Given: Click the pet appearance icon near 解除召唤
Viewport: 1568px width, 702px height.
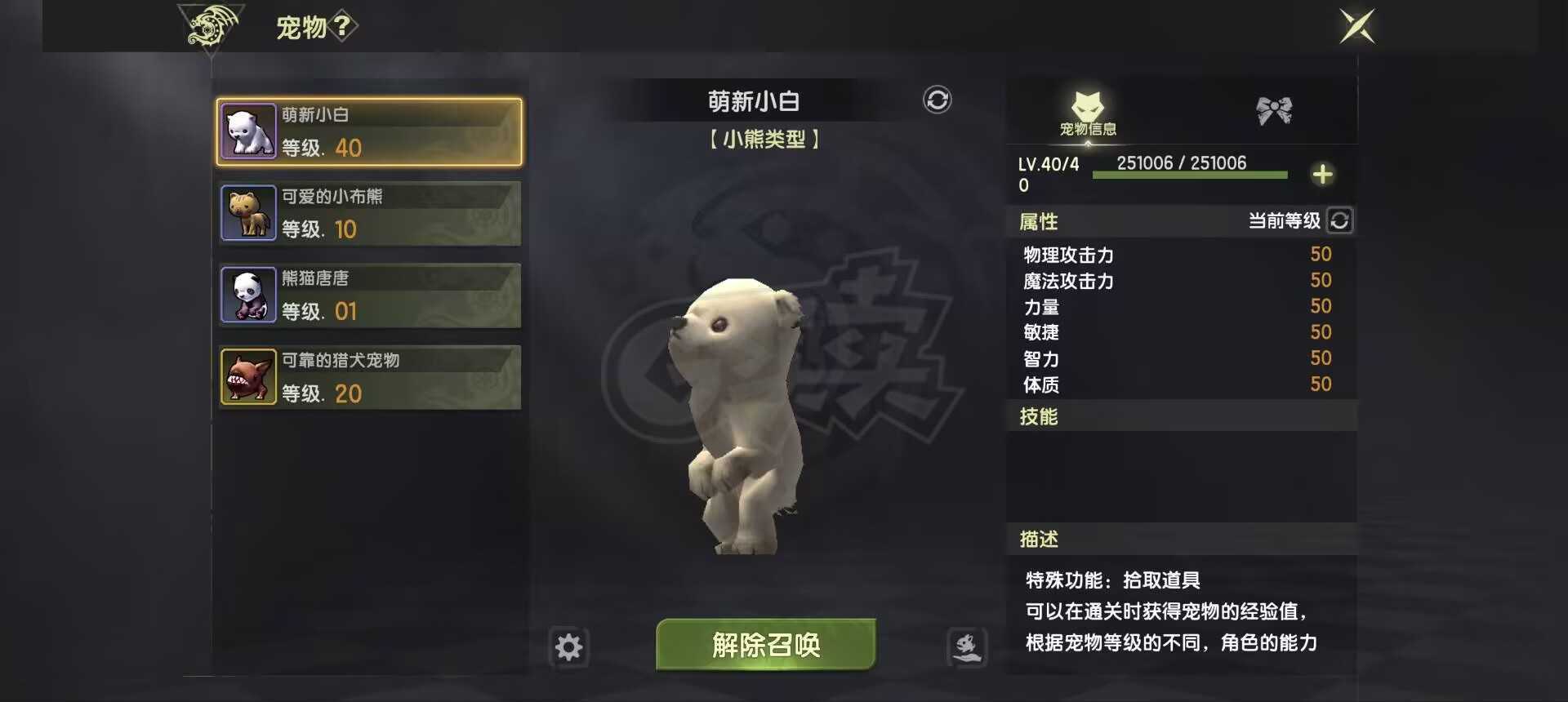Looking at the screenshot, I should [x=966, y=646].
